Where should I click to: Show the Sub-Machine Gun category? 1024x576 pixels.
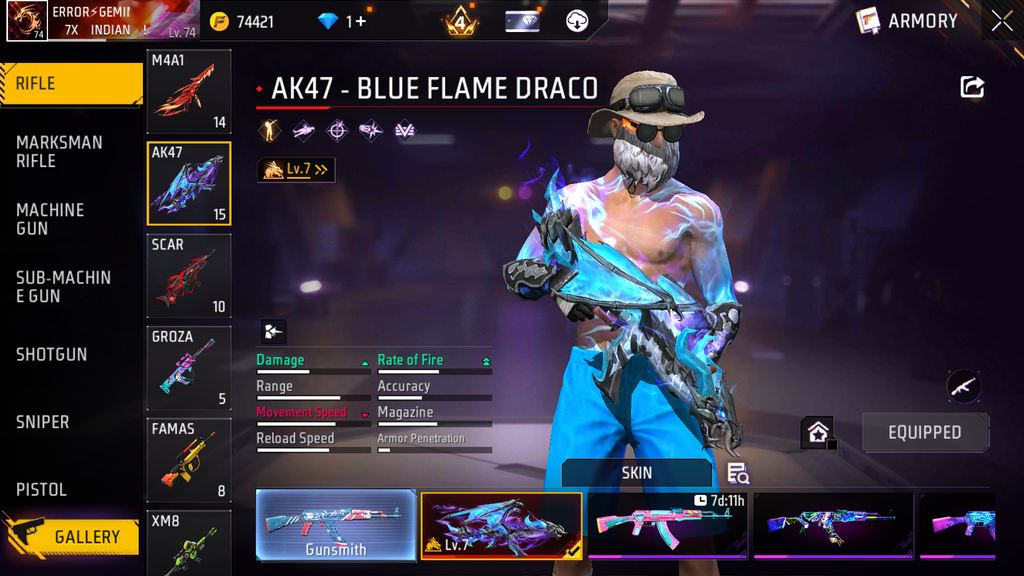coord(63,286)
